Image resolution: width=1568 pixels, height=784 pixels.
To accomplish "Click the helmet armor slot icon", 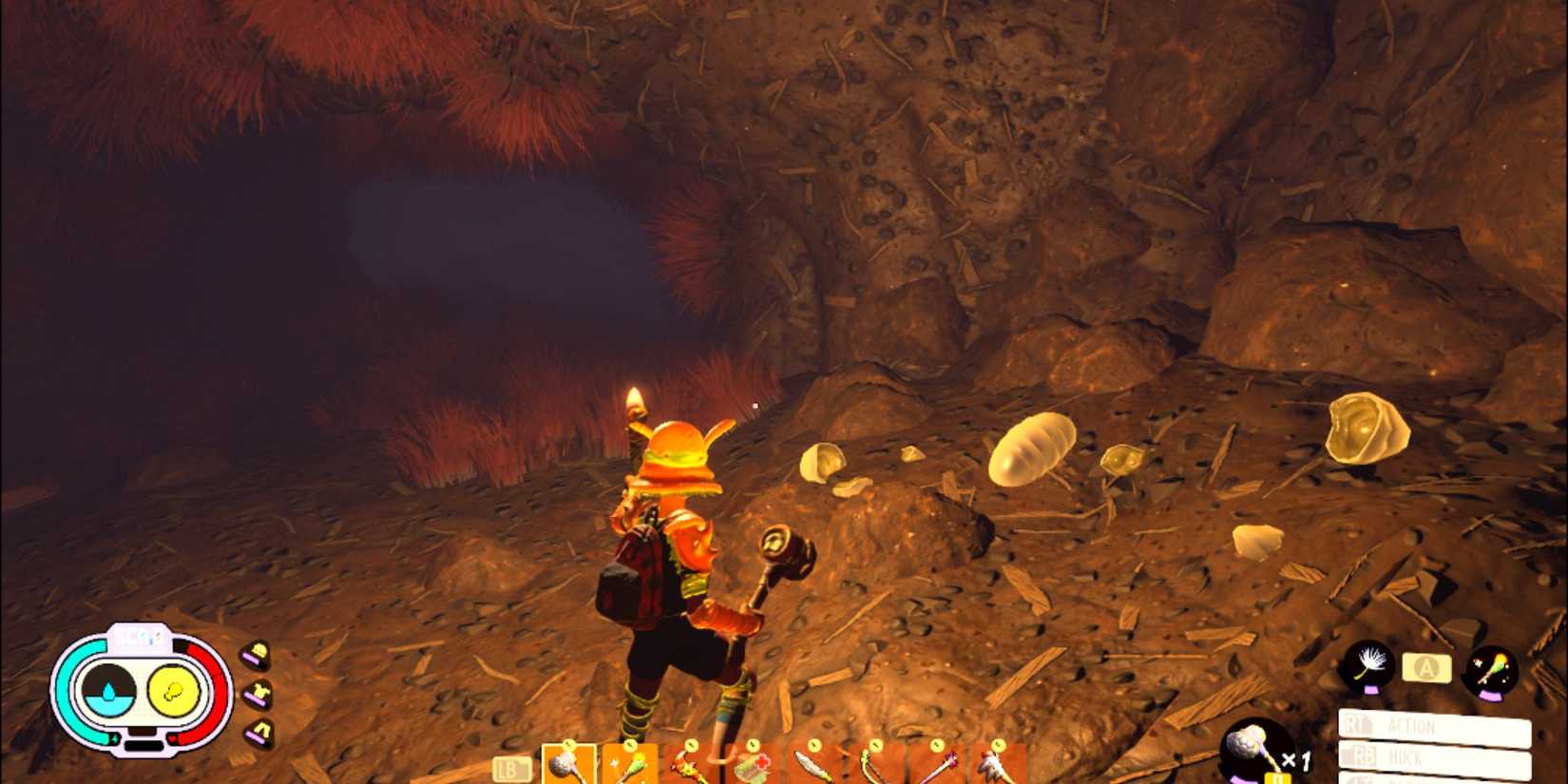I will coord(258,655).
